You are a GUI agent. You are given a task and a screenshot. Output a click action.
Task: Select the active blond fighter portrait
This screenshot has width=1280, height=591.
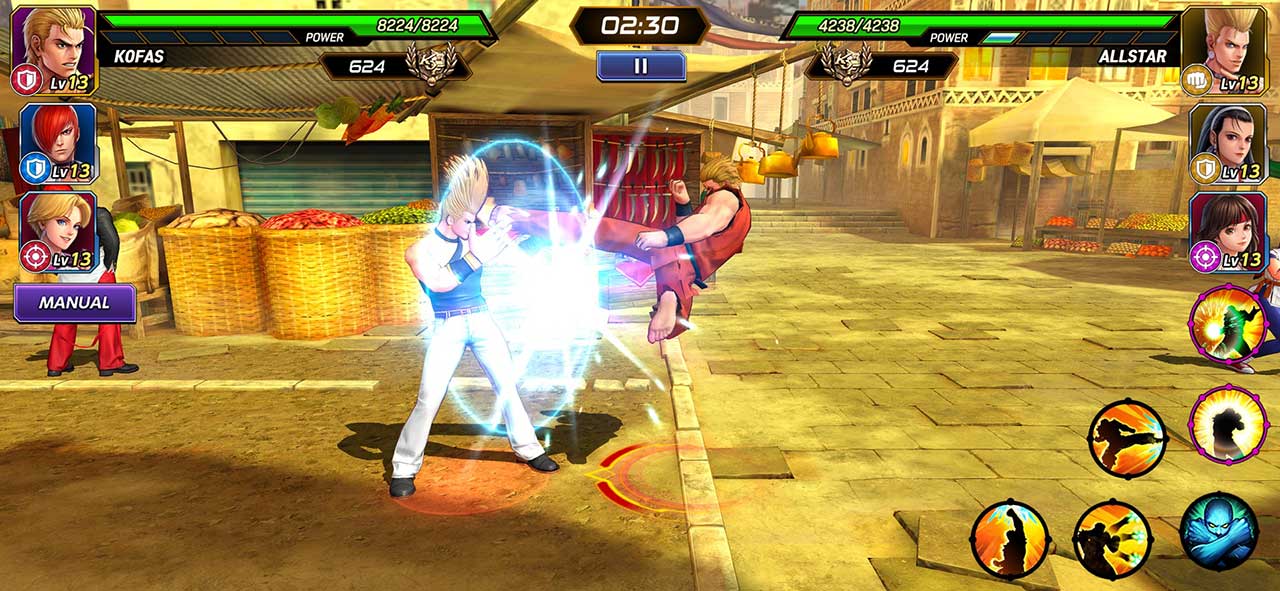pyautogui.click(x=55, y=49)
